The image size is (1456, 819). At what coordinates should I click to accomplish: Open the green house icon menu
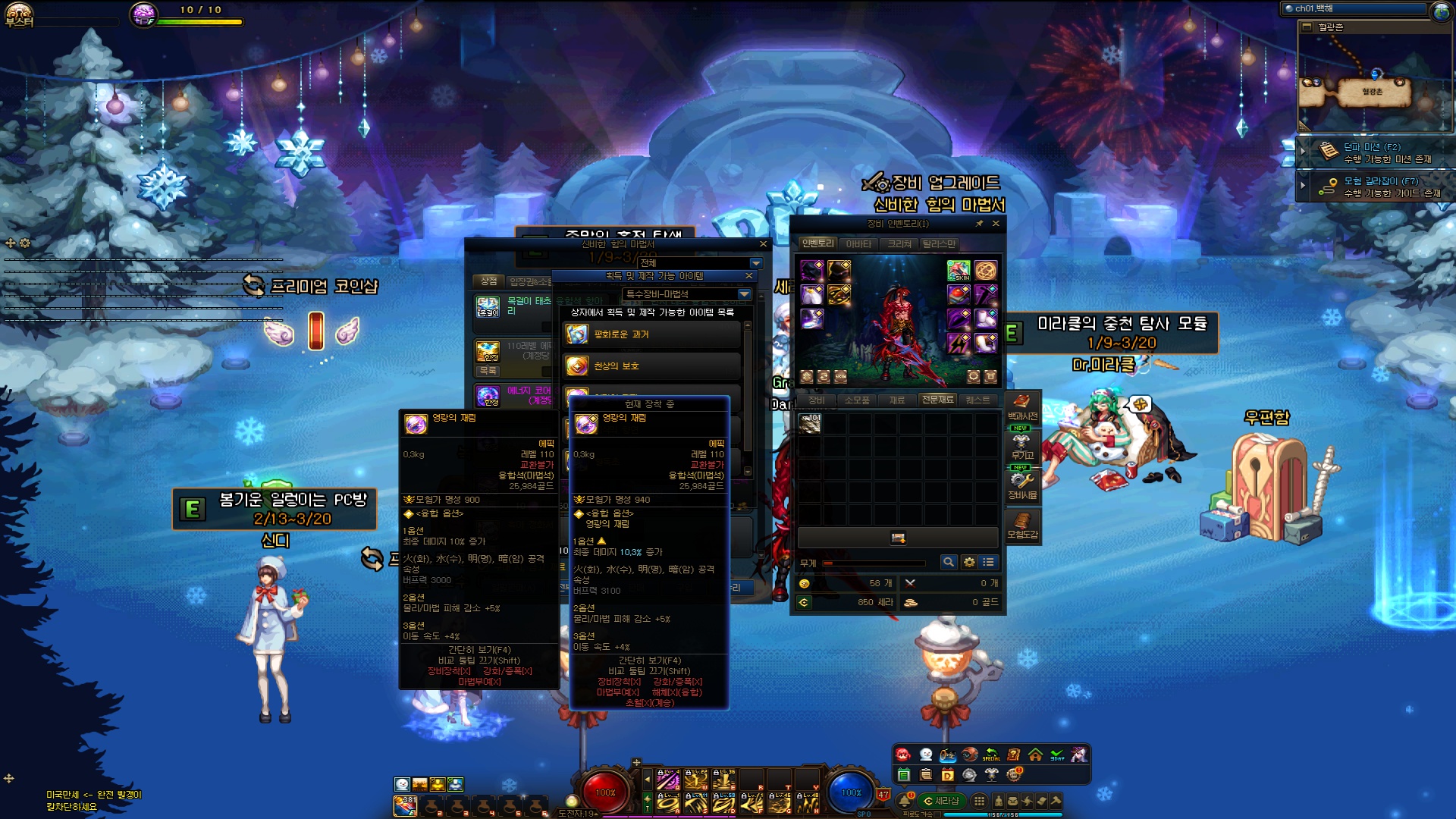click(x=1035, y=755)
